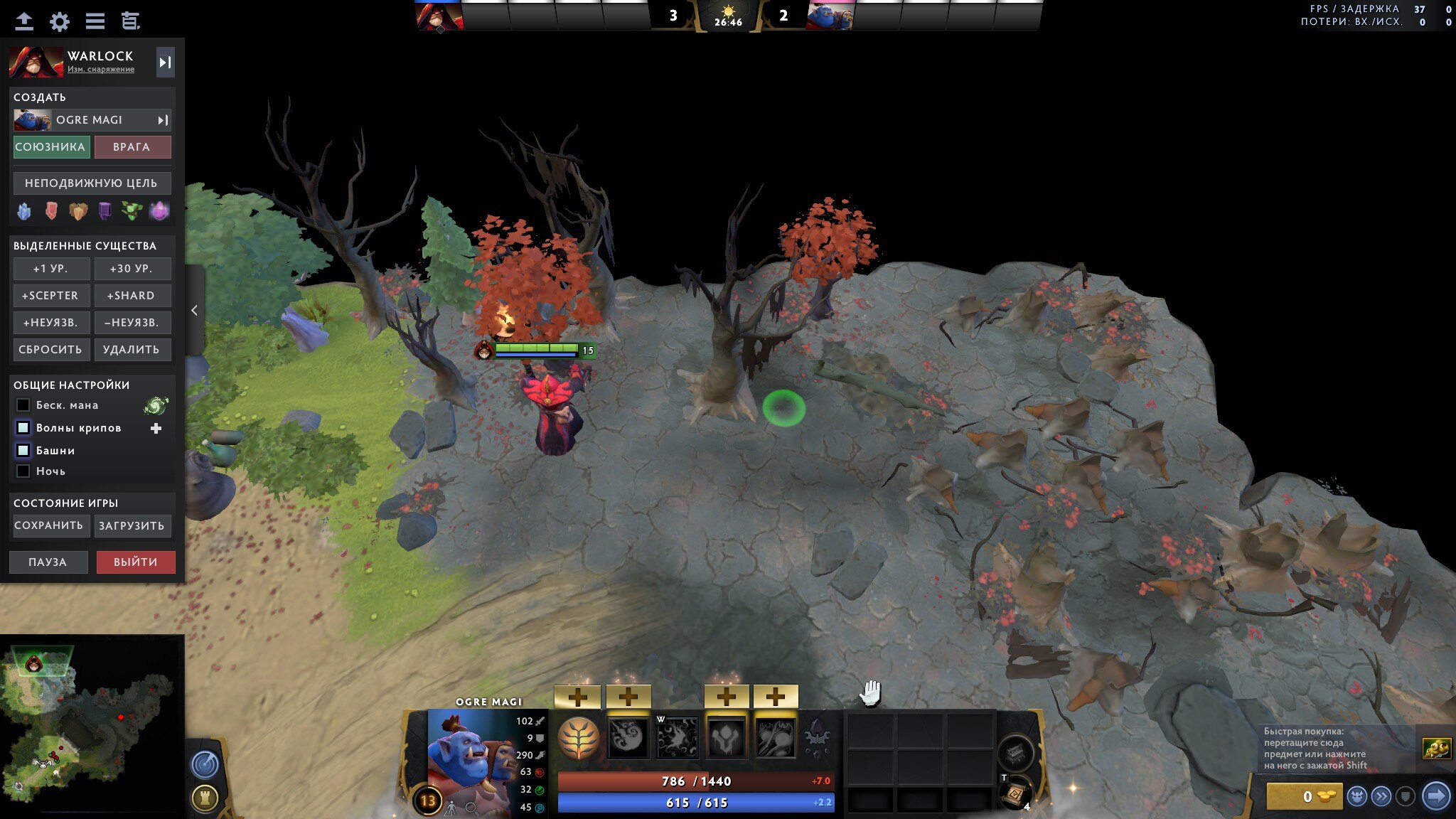Switch to the ВРАГА tab

click(x=133, y=146)
